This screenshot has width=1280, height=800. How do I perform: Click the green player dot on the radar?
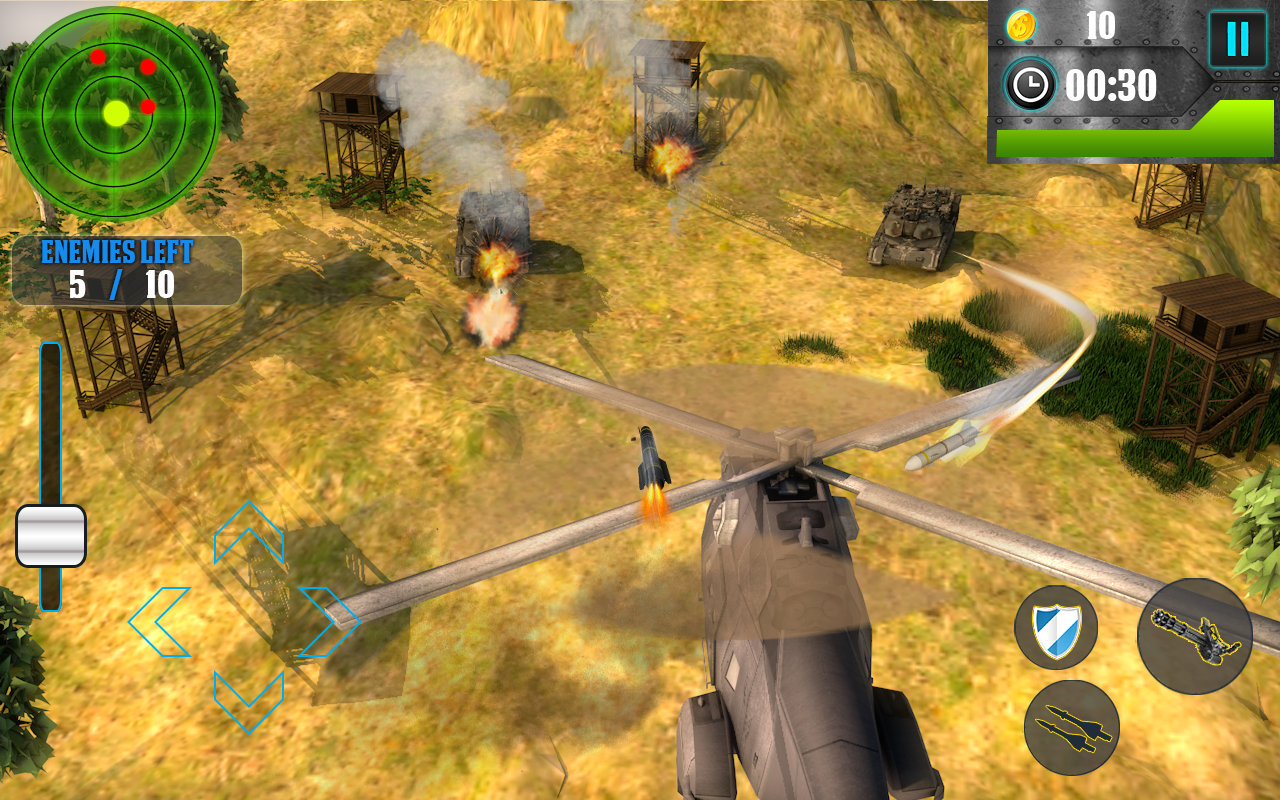pyautogui.click(x=117, y=113)
